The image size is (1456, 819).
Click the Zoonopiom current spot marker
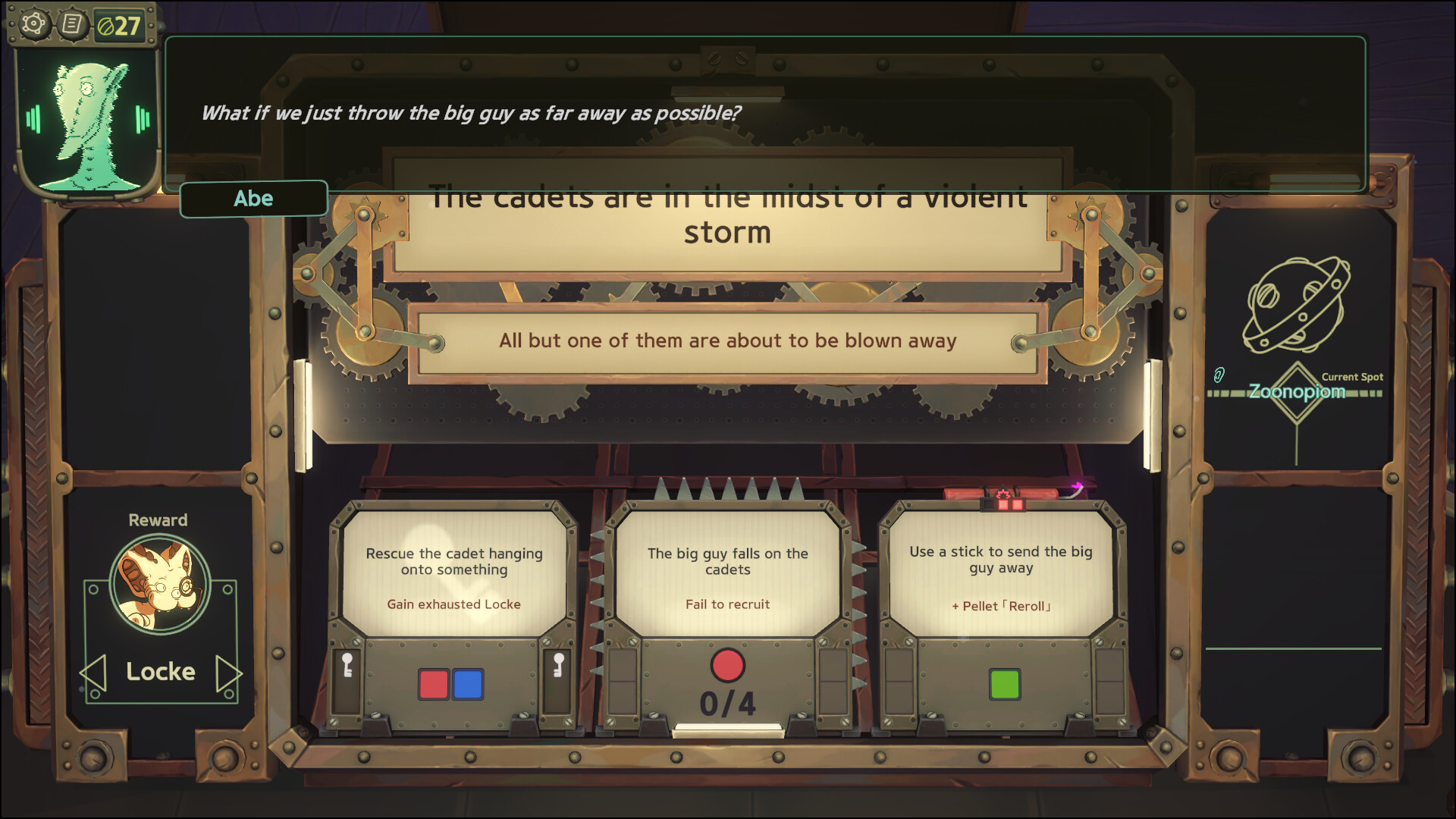click(1299, 392)
